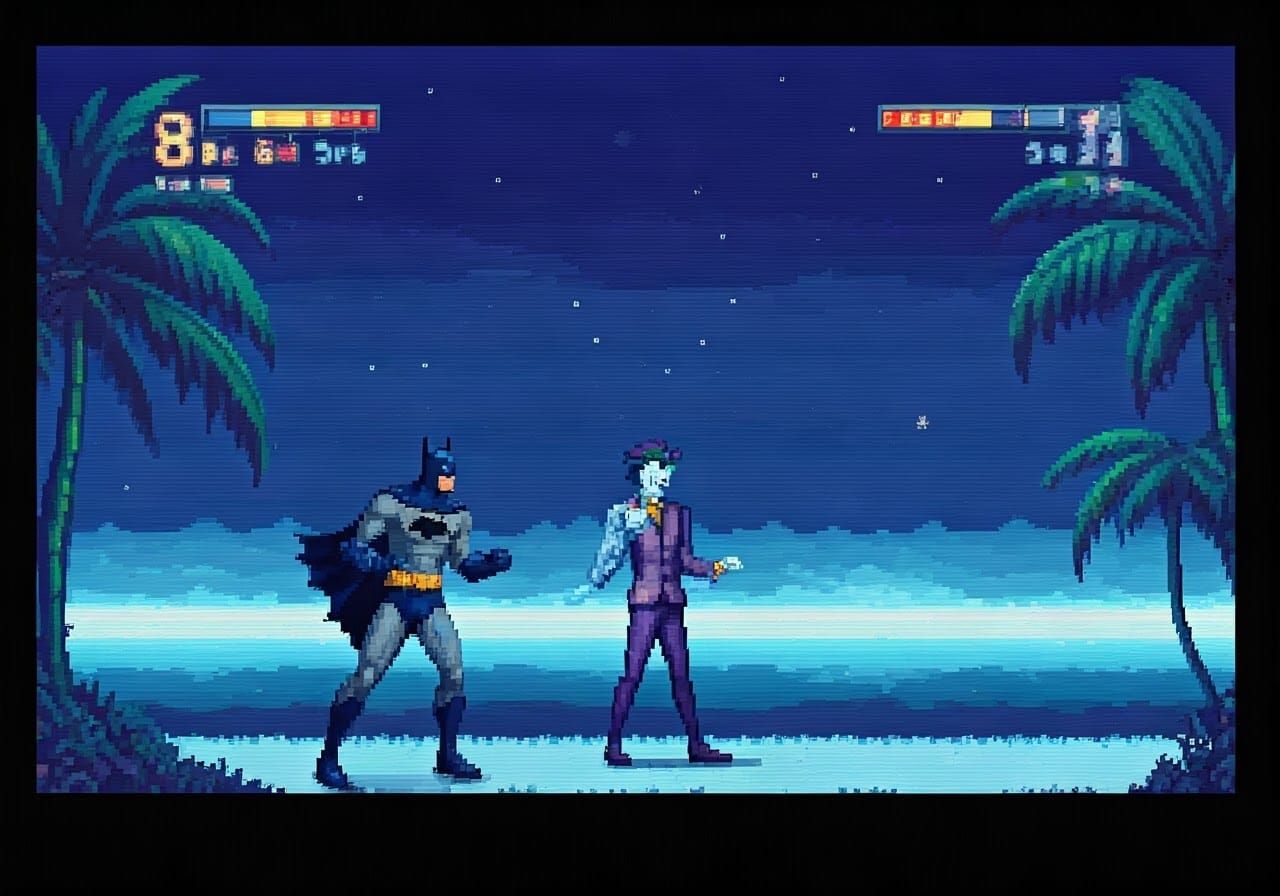Click the blue portion of Batman's health bar
Viewport: 1280px width, 896px height.
tap(227, 119)
